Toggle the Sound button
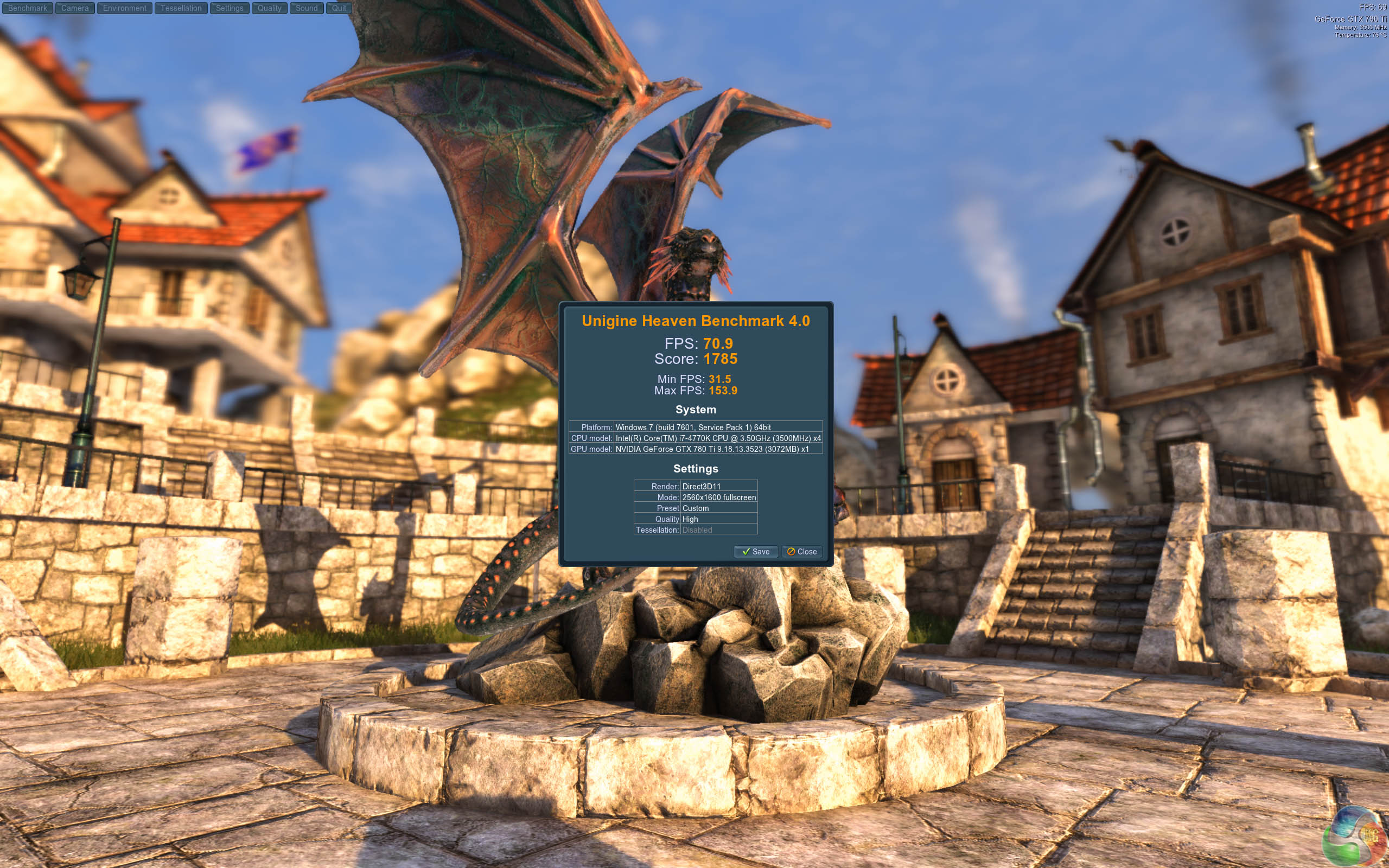This screenshot has width=1389, height=868. coord(307,8)
